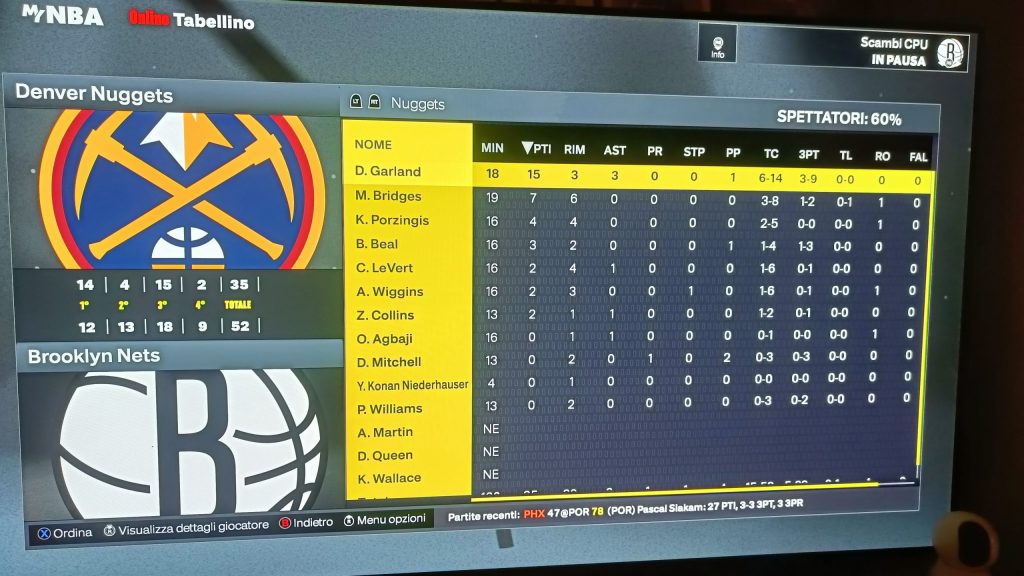Sort by the 3PT column header
1024x576 pixels.
(x=806, y=153)
